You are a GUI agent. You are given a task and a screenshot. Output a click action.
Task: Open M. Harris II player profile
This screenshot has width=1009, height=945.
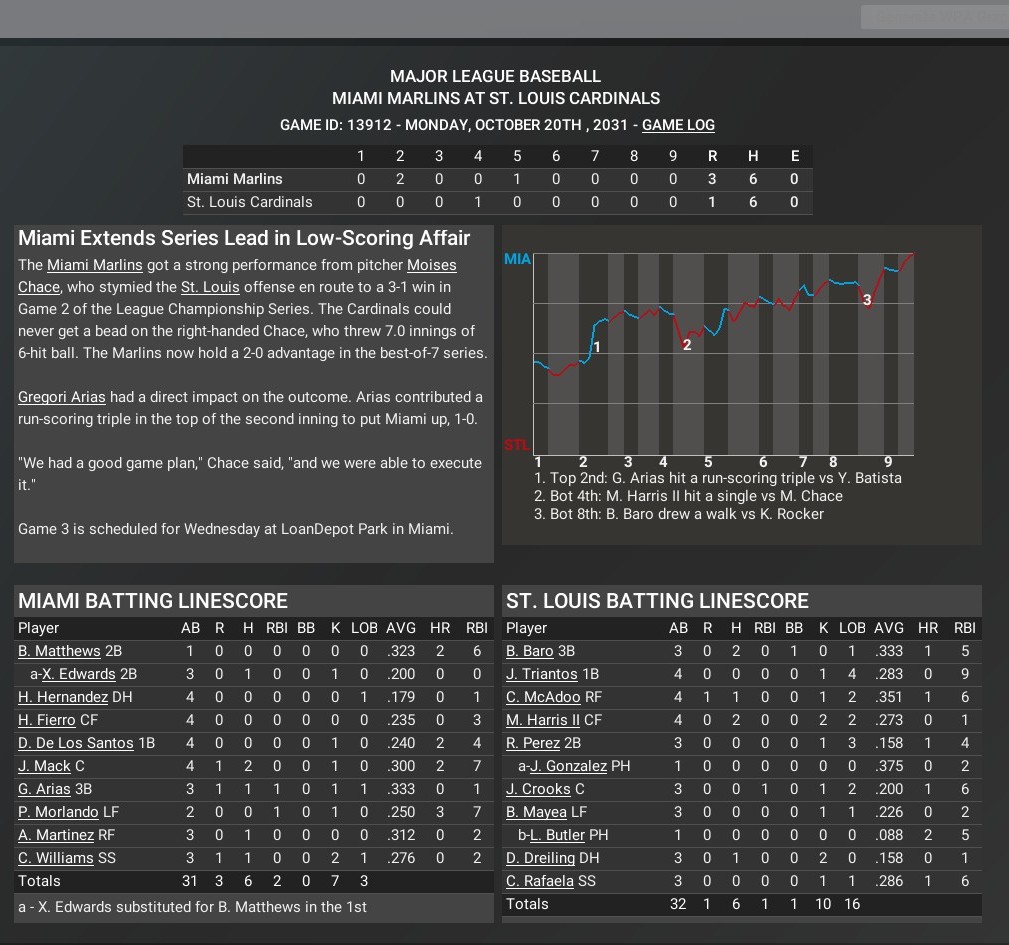(543, 720)
